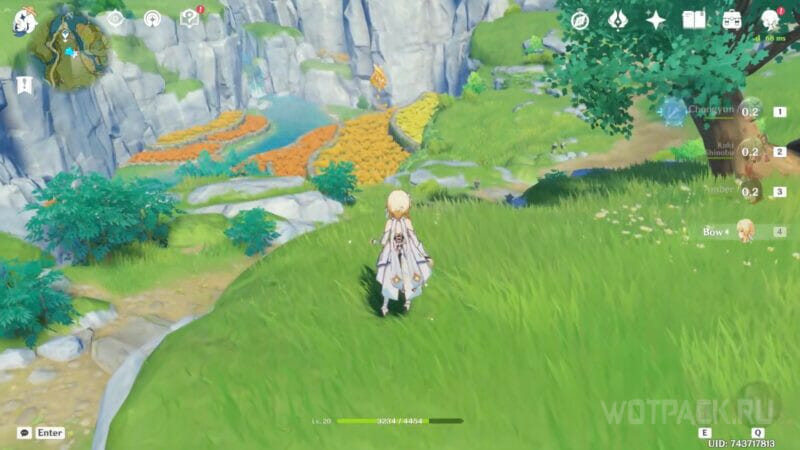Open the chat speech bubble

click(24, 433)
